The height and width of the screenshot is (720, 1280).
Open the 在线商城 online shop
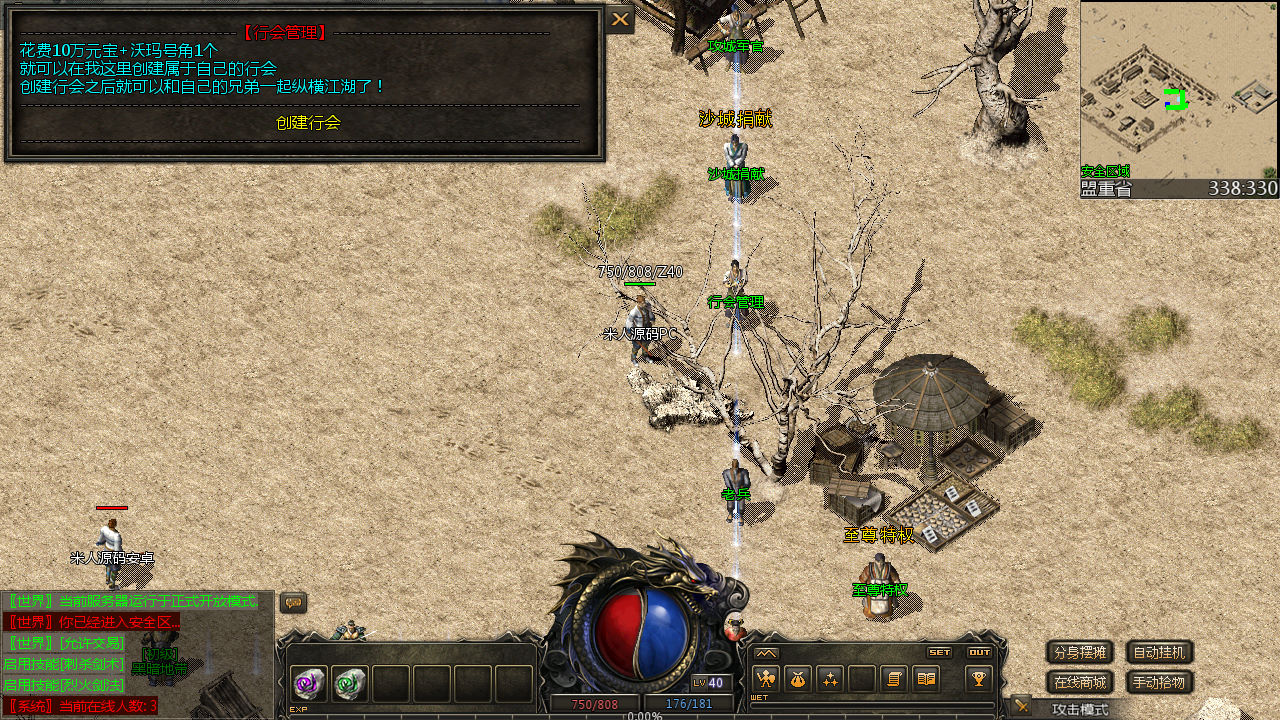1080,683
